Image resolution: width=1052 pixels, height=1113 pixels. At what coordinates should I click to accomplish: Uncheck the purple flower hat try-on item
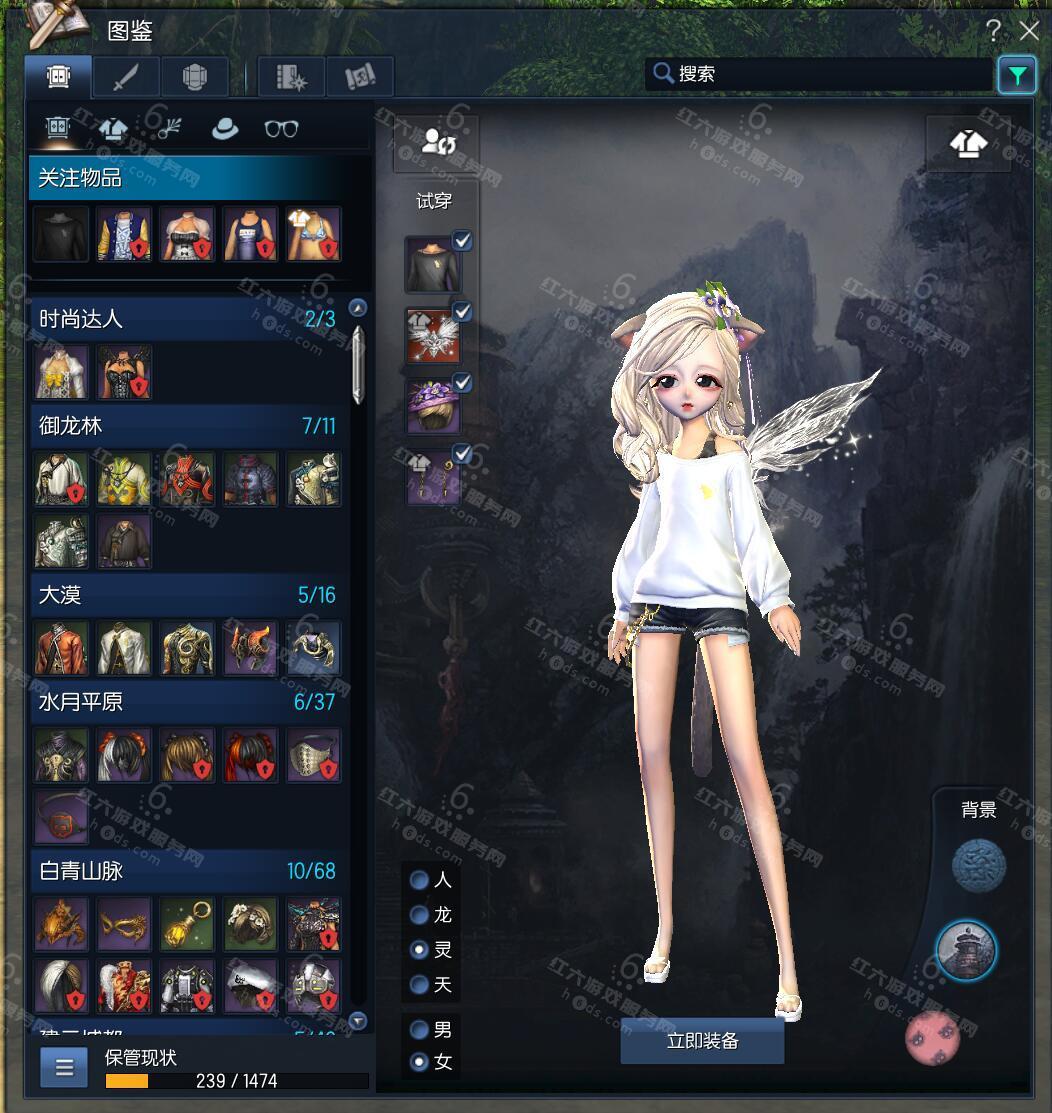click(462, 383)
